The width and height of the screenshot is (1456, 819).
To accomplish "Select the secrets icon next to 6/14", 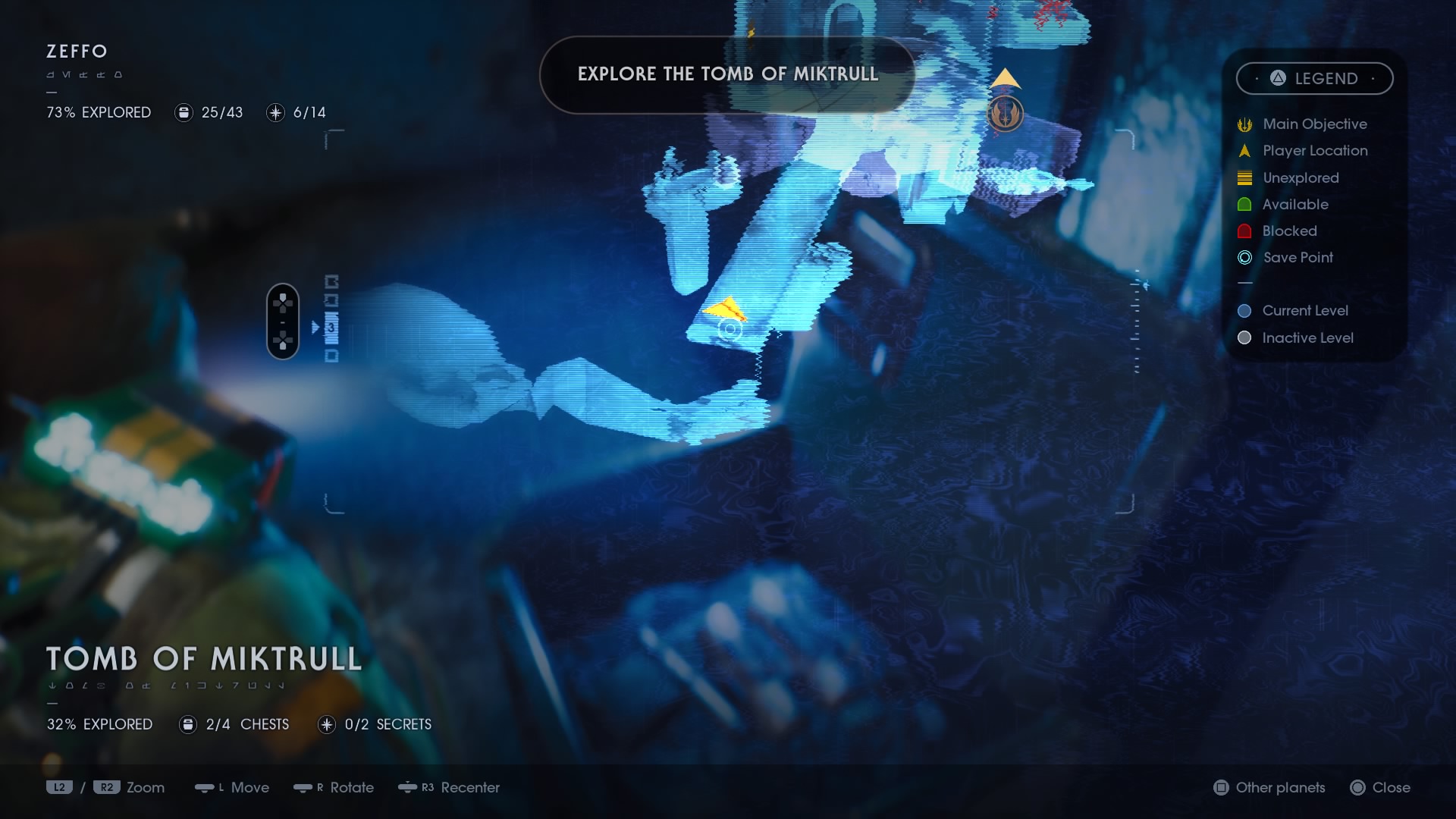I will 275,112.
